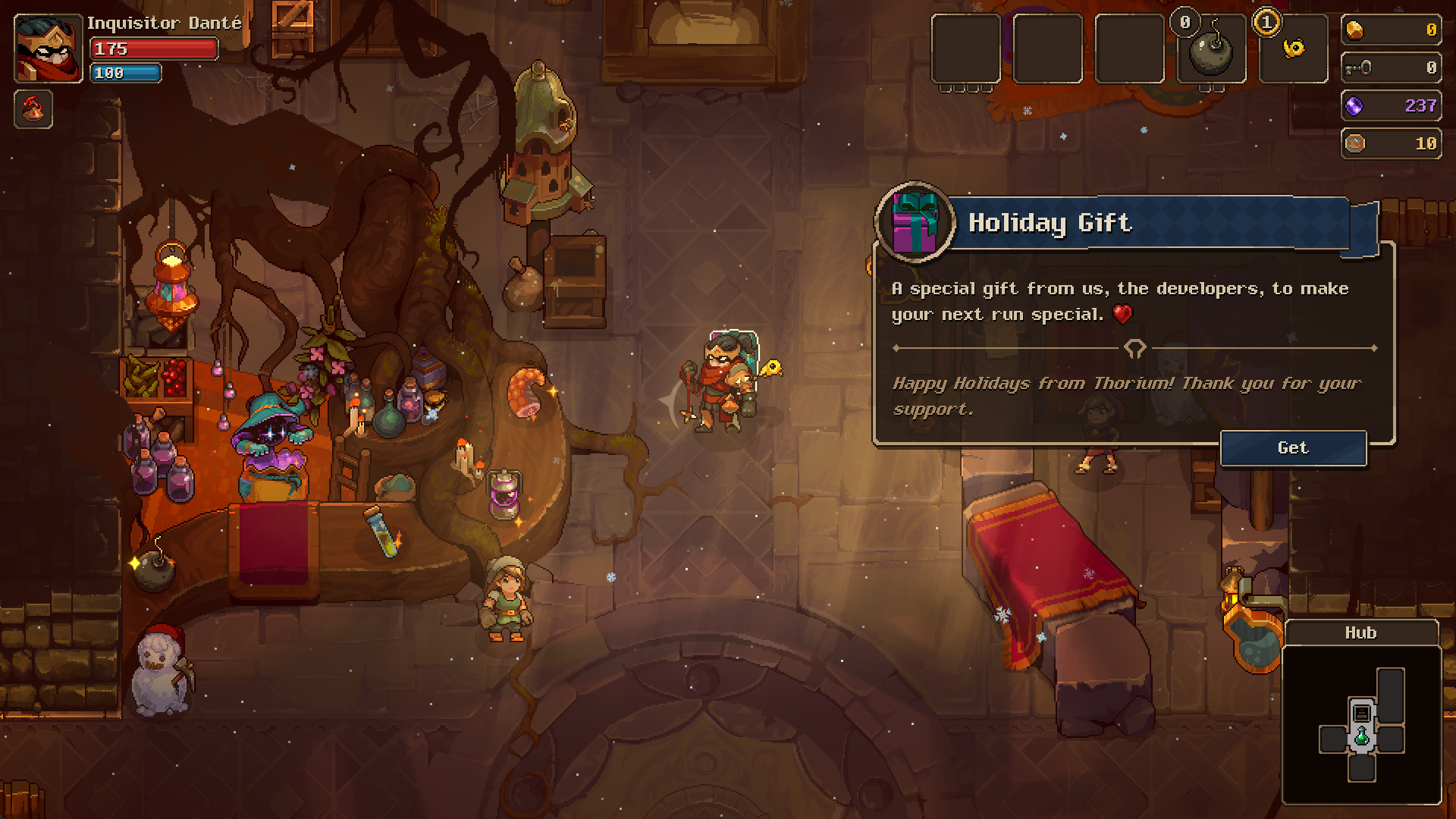Select the red status icon below the portrait
Image resolution: width=1456 pixels, height=819 pixels.
(33, 109)
